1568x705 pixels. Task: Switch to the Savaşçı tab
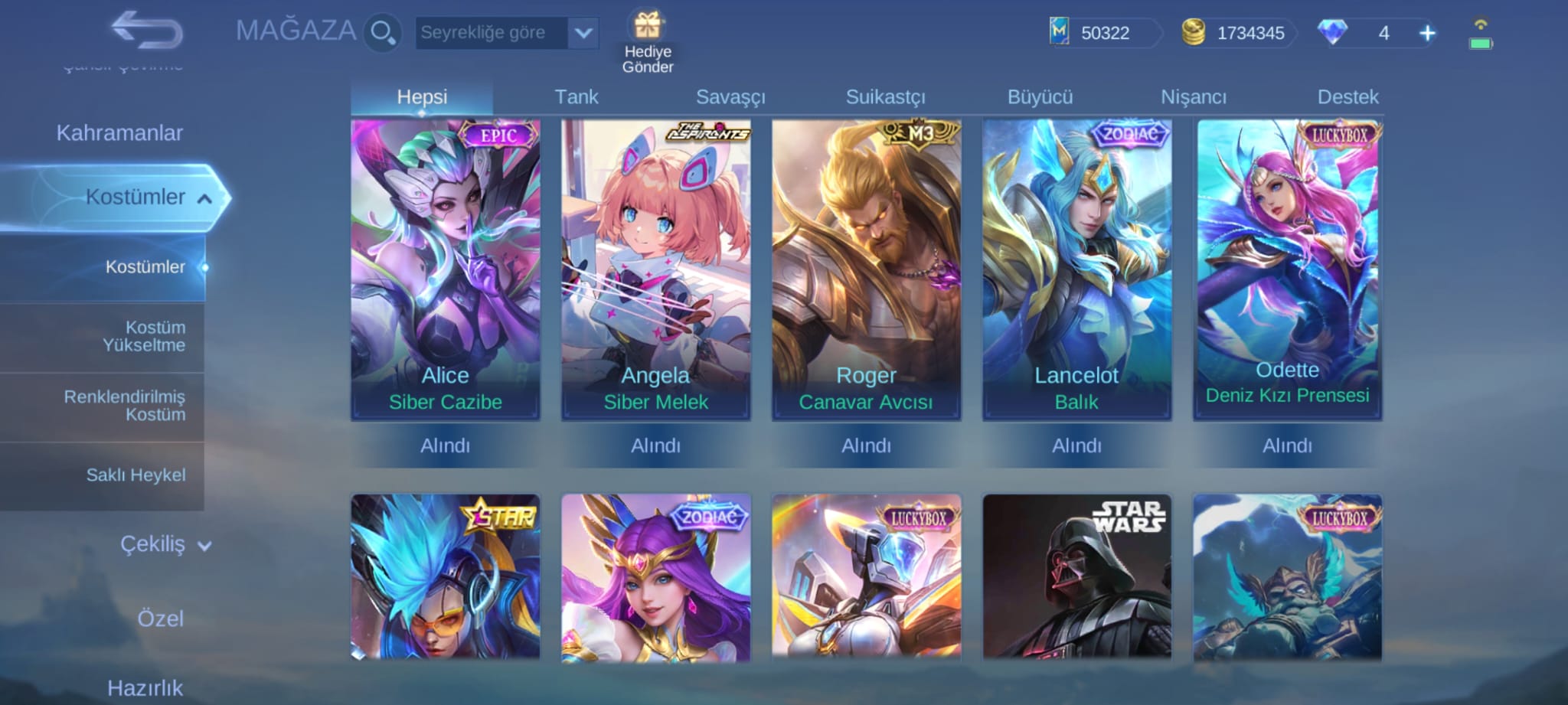coord(730,97)
